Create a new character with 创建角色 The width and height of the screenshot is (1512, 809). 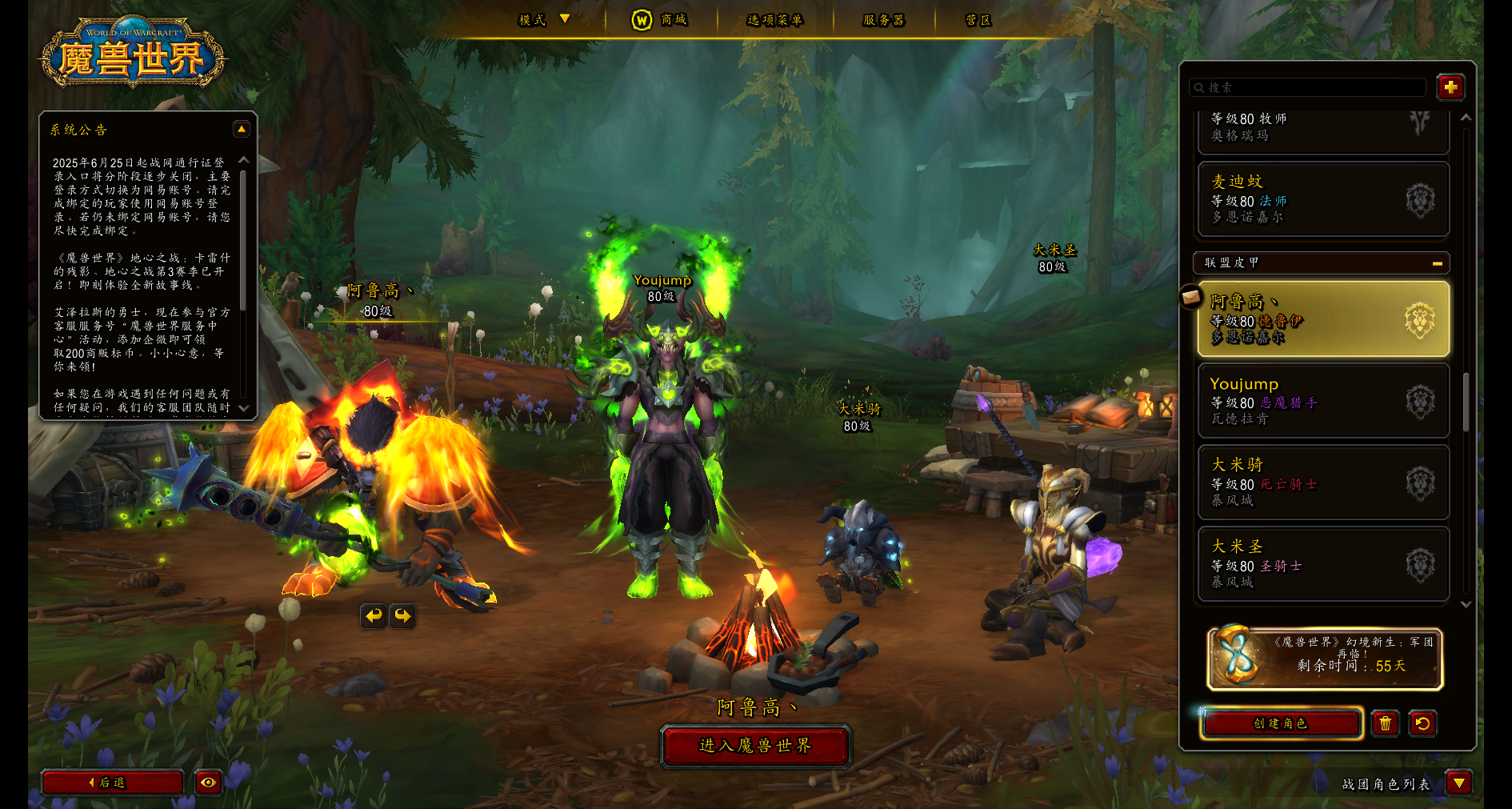pyautogui.click(x=1280, y=723)
